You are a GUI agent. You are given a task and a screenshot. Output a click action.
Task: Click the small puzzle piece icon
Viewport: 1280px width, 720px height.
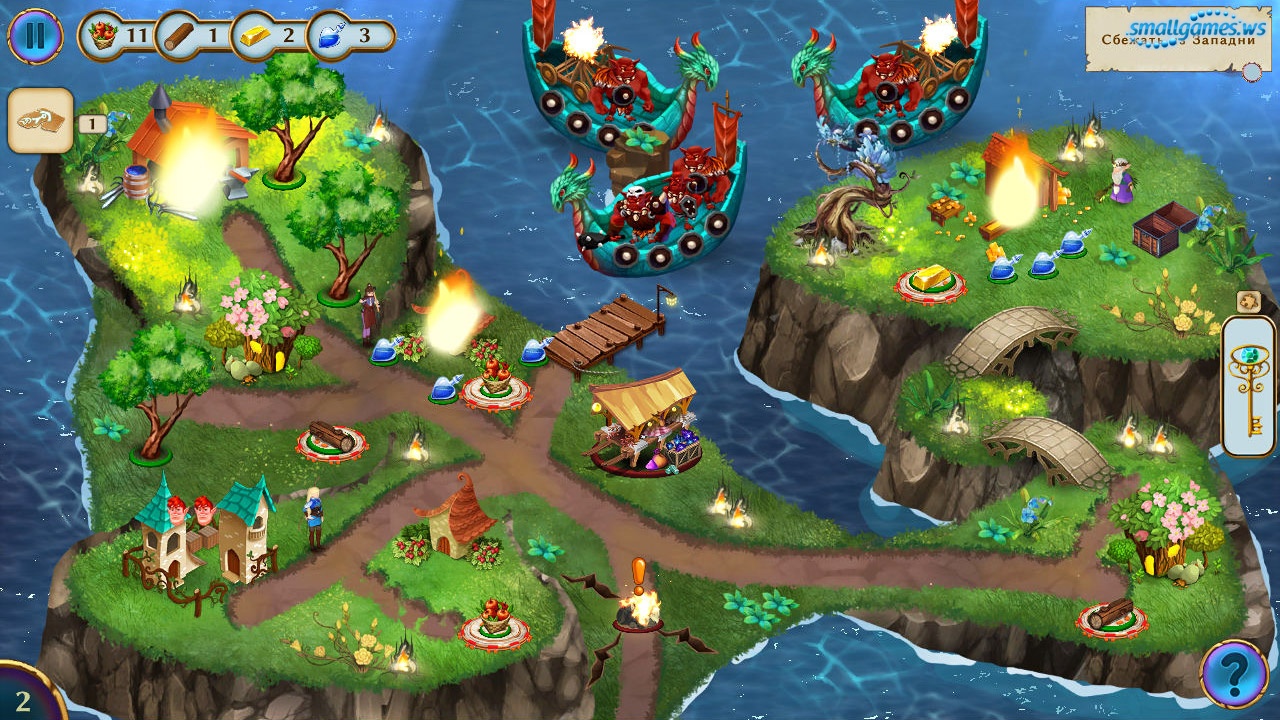pos(1248,301)
